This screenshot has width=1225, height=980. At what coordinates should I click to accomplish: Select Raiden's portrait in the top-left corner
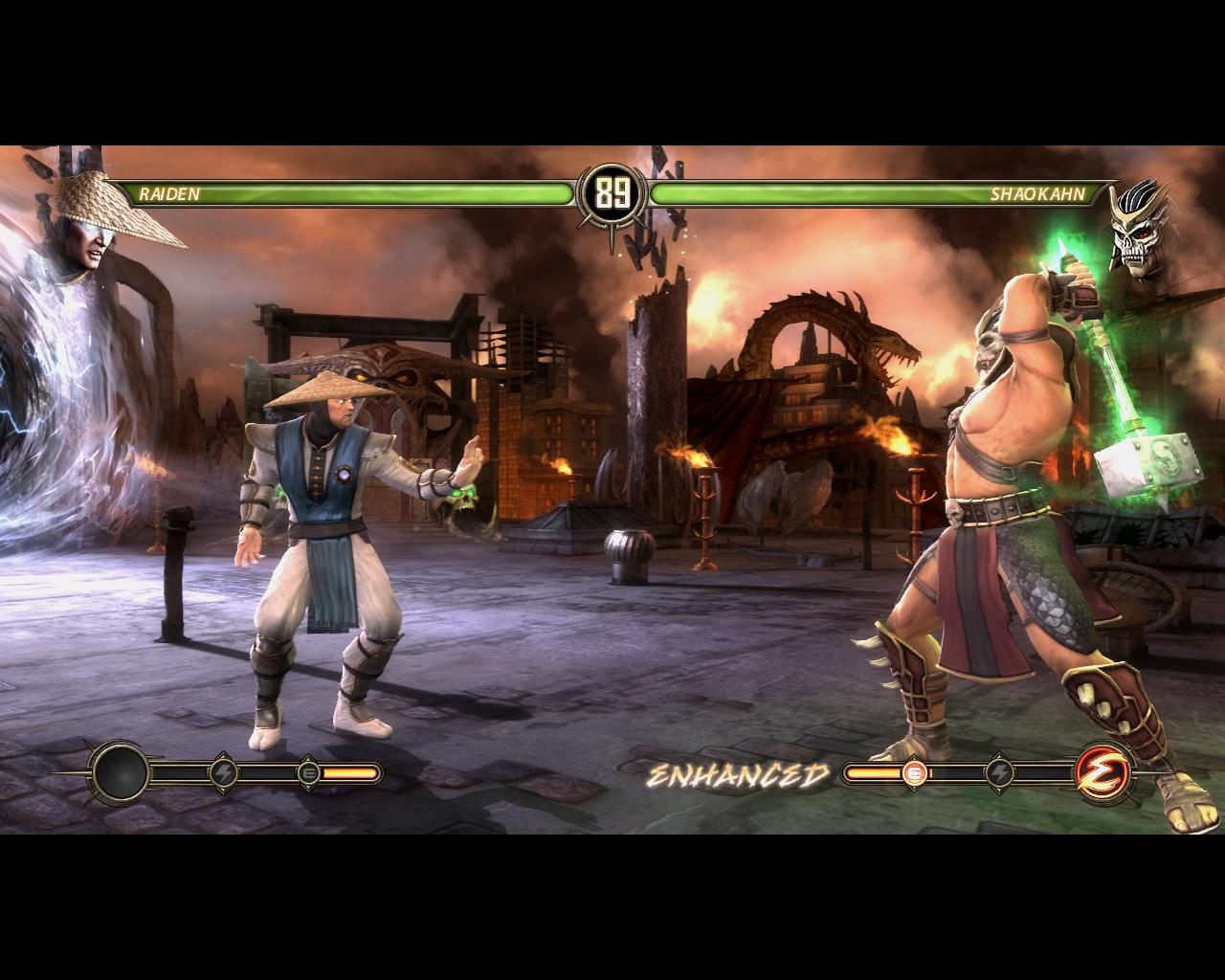[x=86, y=230]
